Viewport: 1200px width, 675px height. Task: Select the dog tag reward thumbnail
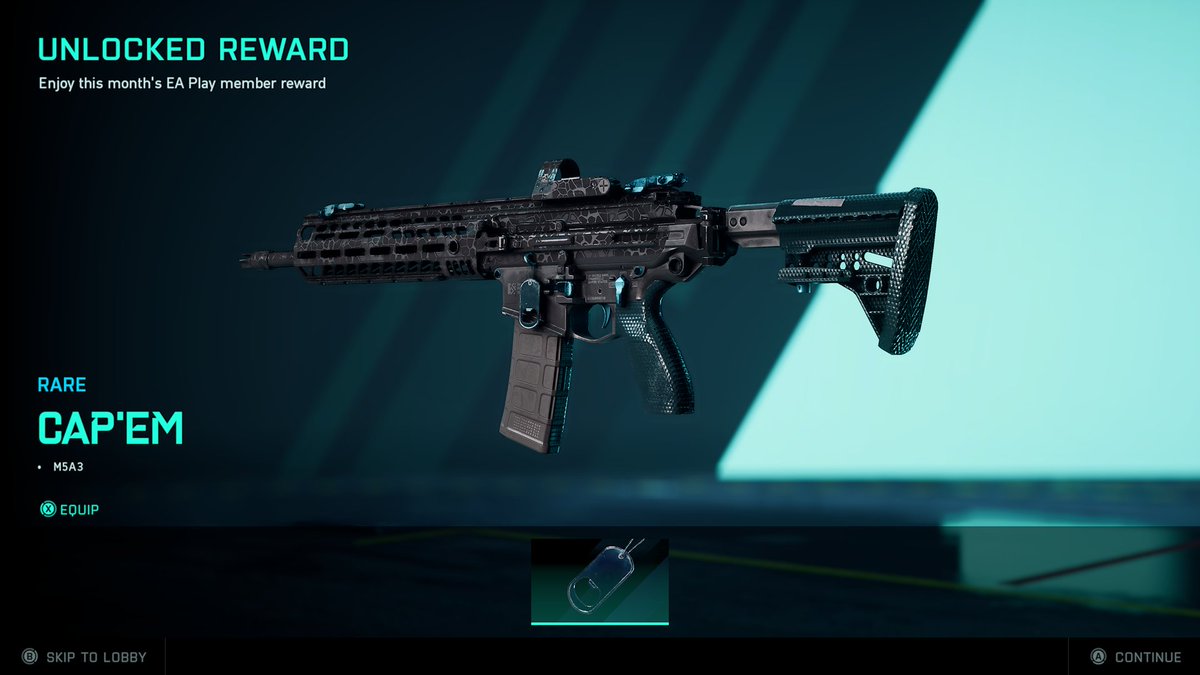[599, 582]
